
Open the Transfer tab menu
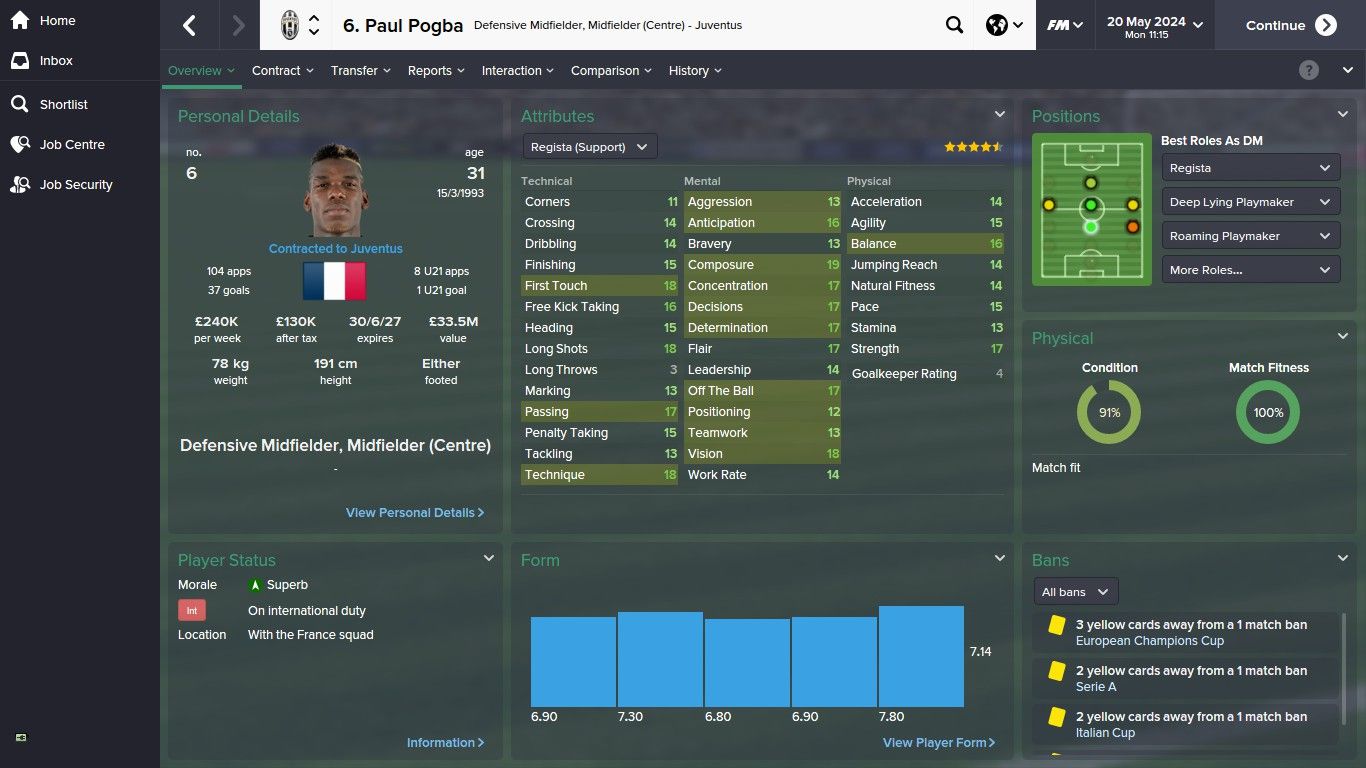[361, 71]
